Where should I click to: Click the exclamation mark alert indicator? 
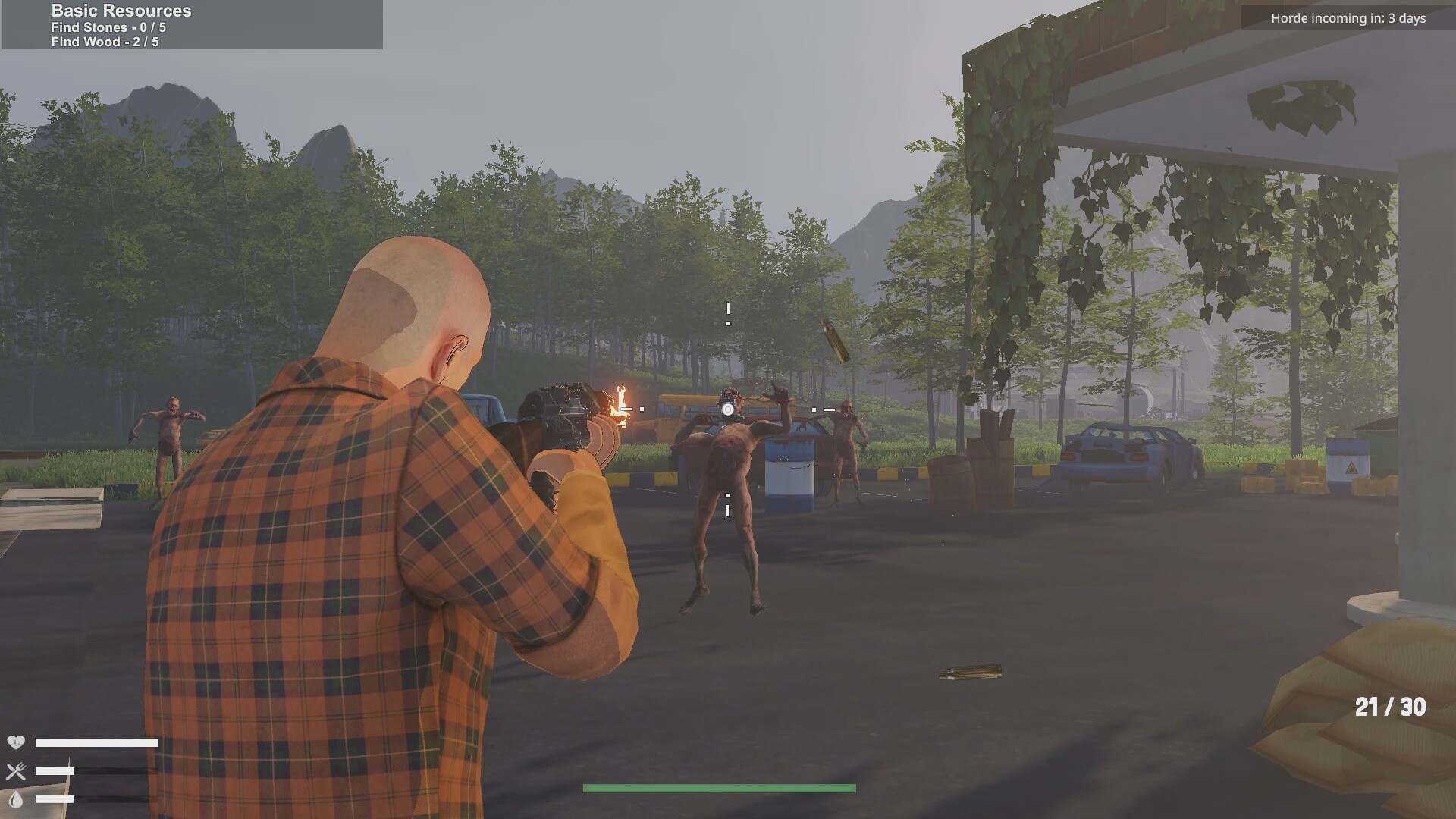[727, 312]
